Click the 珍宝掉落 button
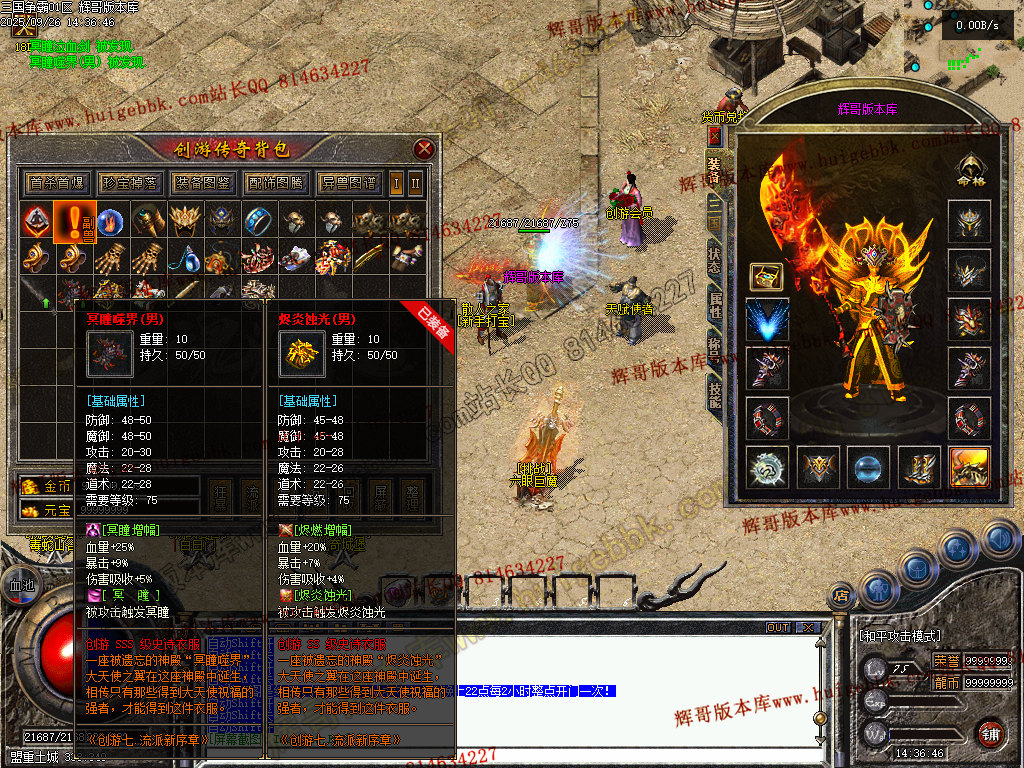The image size is (1024, 768). pyautogui.click(x=130, y=183)
